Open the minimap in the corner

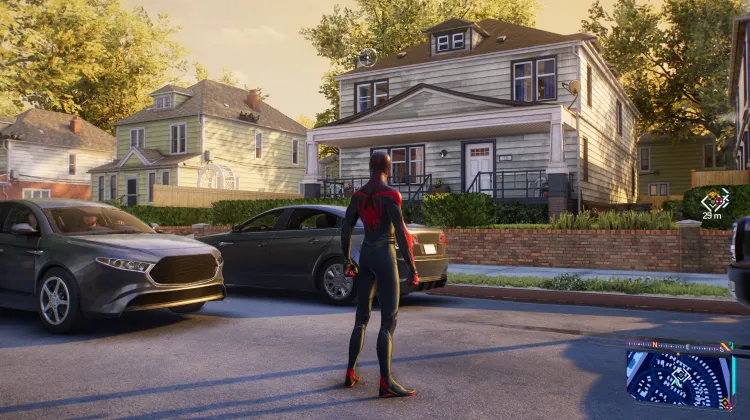click(679, 378)
